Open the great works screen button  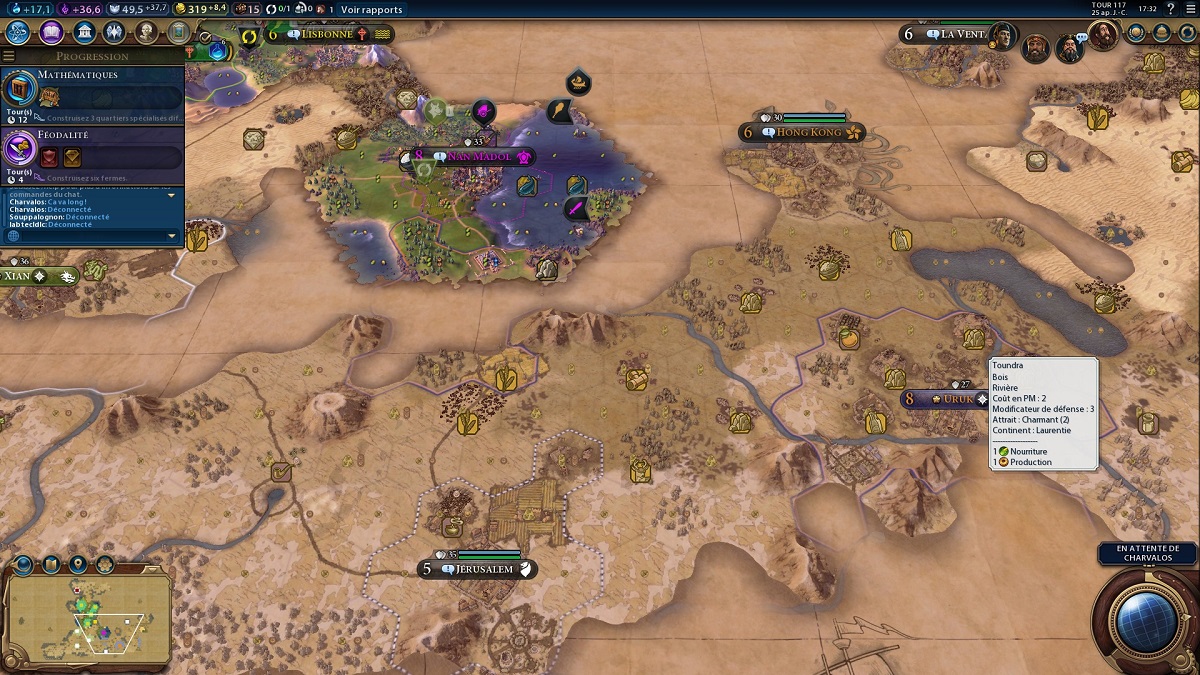coord(178,32)
